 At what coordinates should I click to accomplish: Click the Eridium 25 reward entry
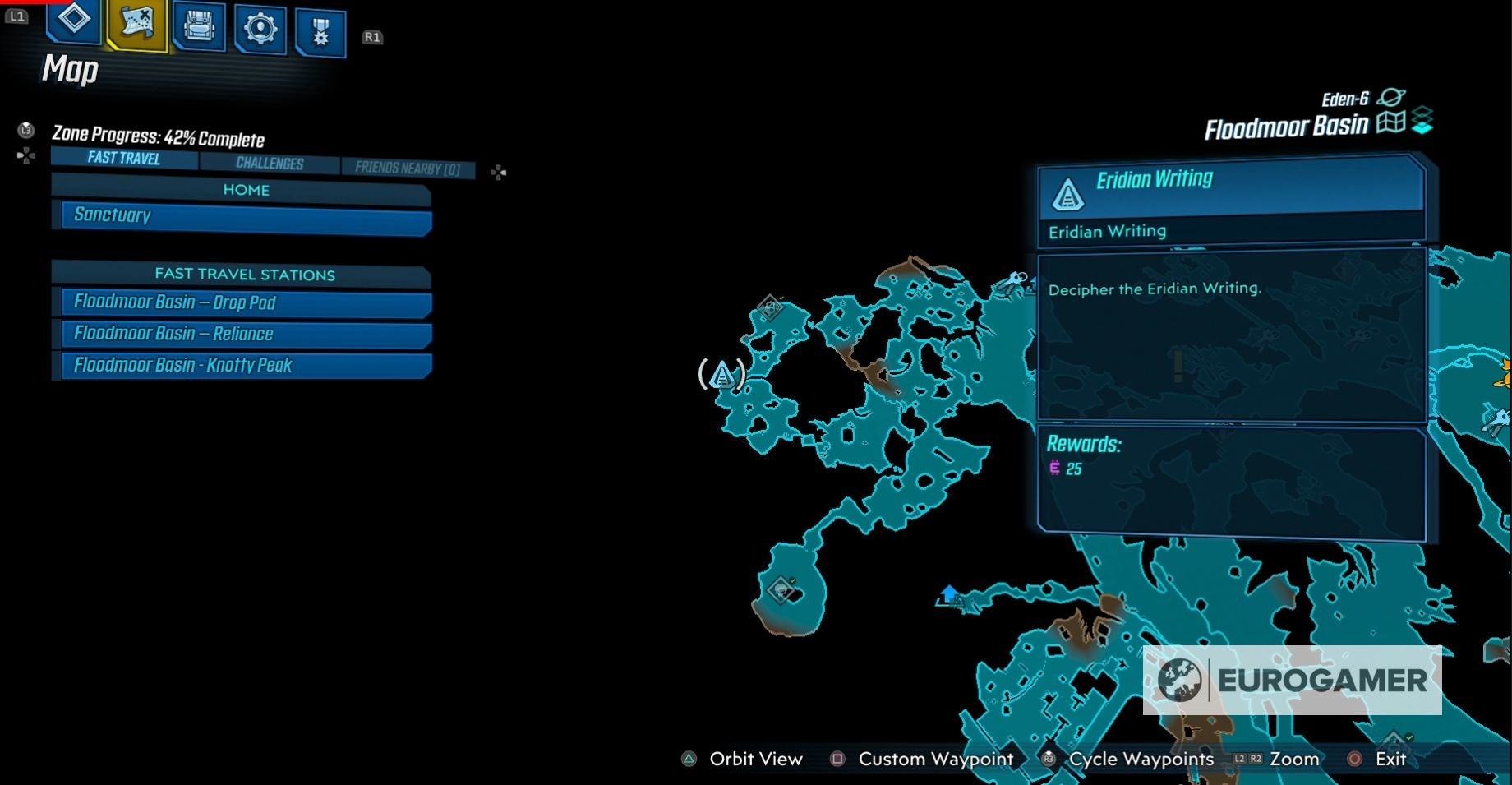pyautogui.click(x=1063, y=467)
